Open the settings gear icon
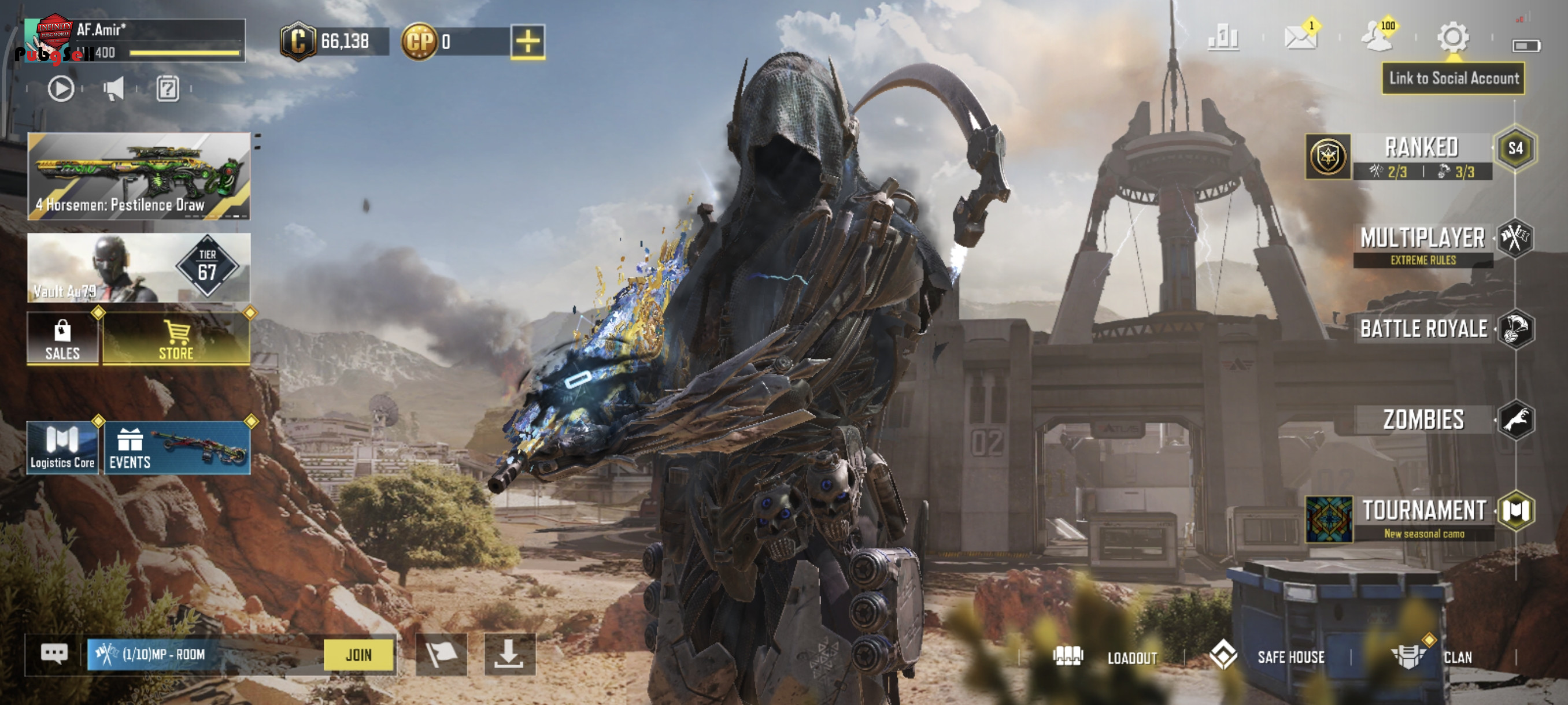The image size is (1568, 705). coord(1452,38)
